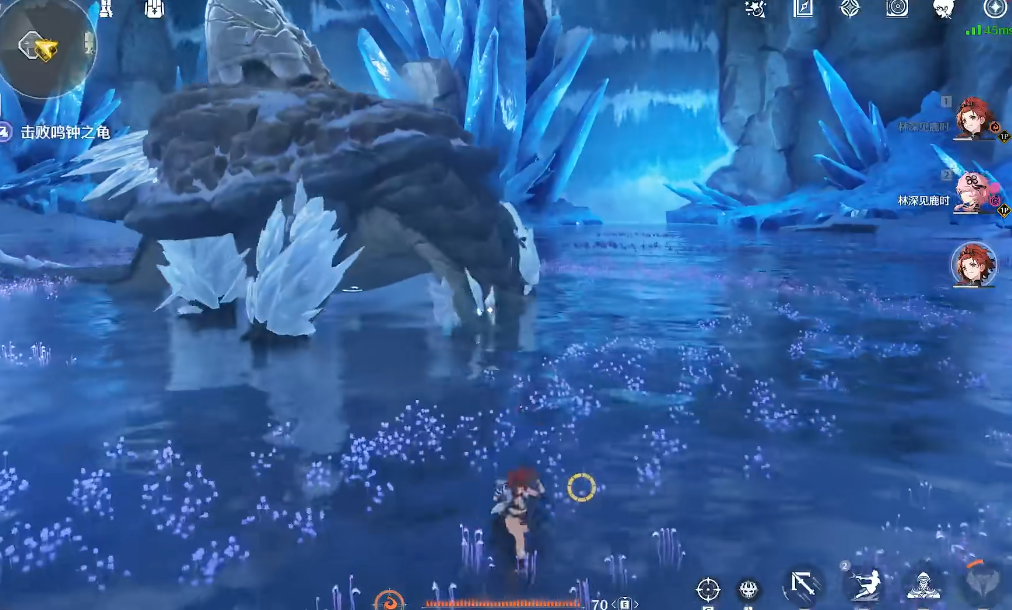Switch to third team member portrait
Screen dimensions: 1012x610
pos(973,264)
